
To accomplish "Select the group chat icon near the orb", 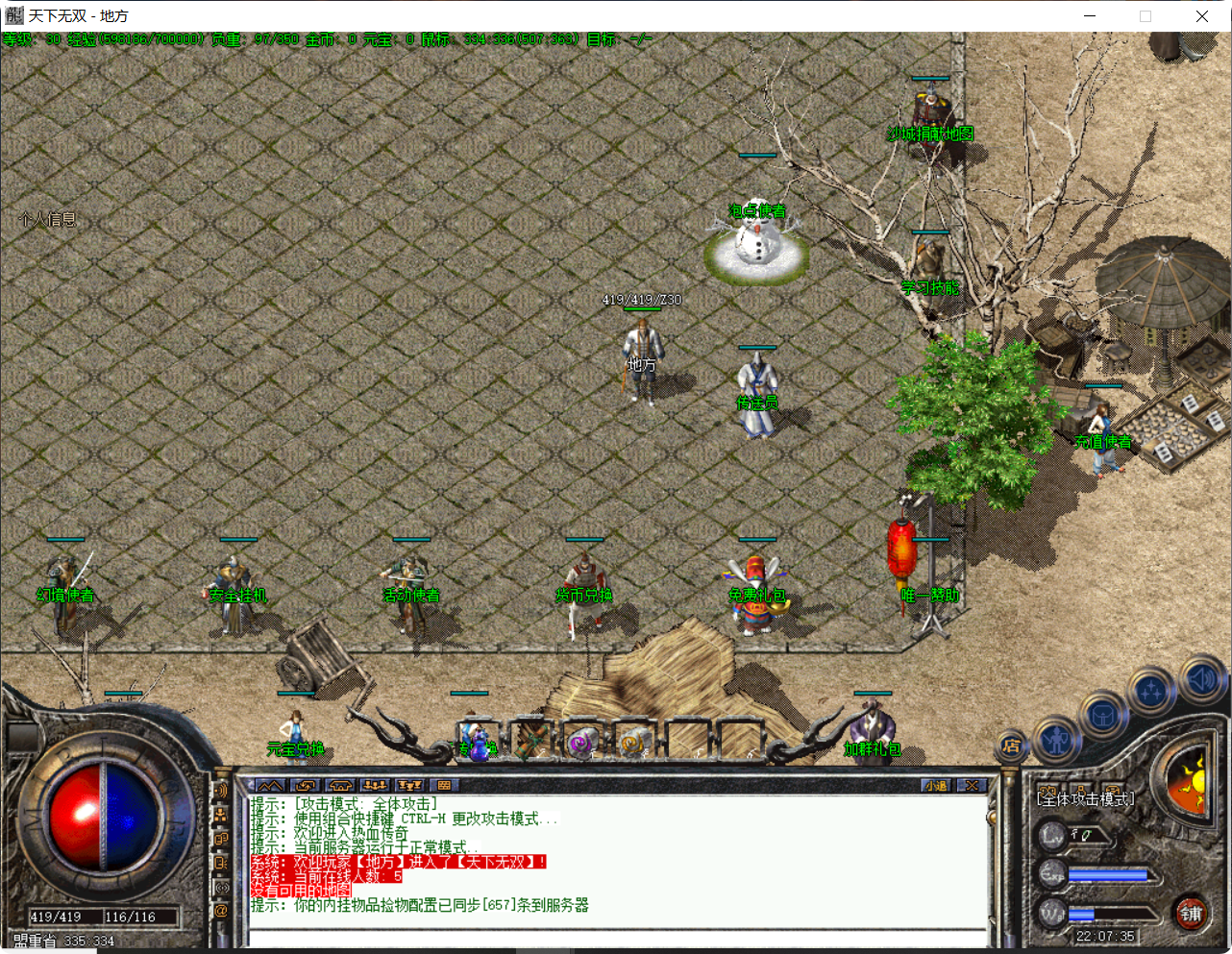I will coord(220,817).
